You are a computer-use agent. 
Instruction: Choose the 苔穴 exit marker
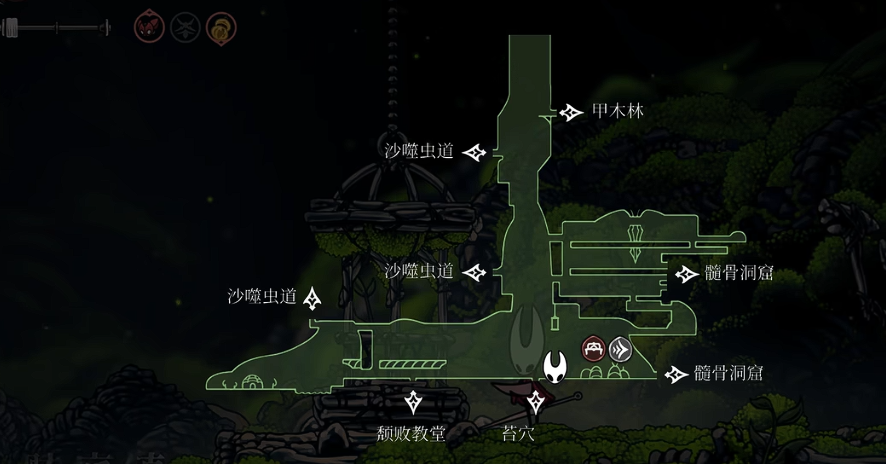(537, 402)
